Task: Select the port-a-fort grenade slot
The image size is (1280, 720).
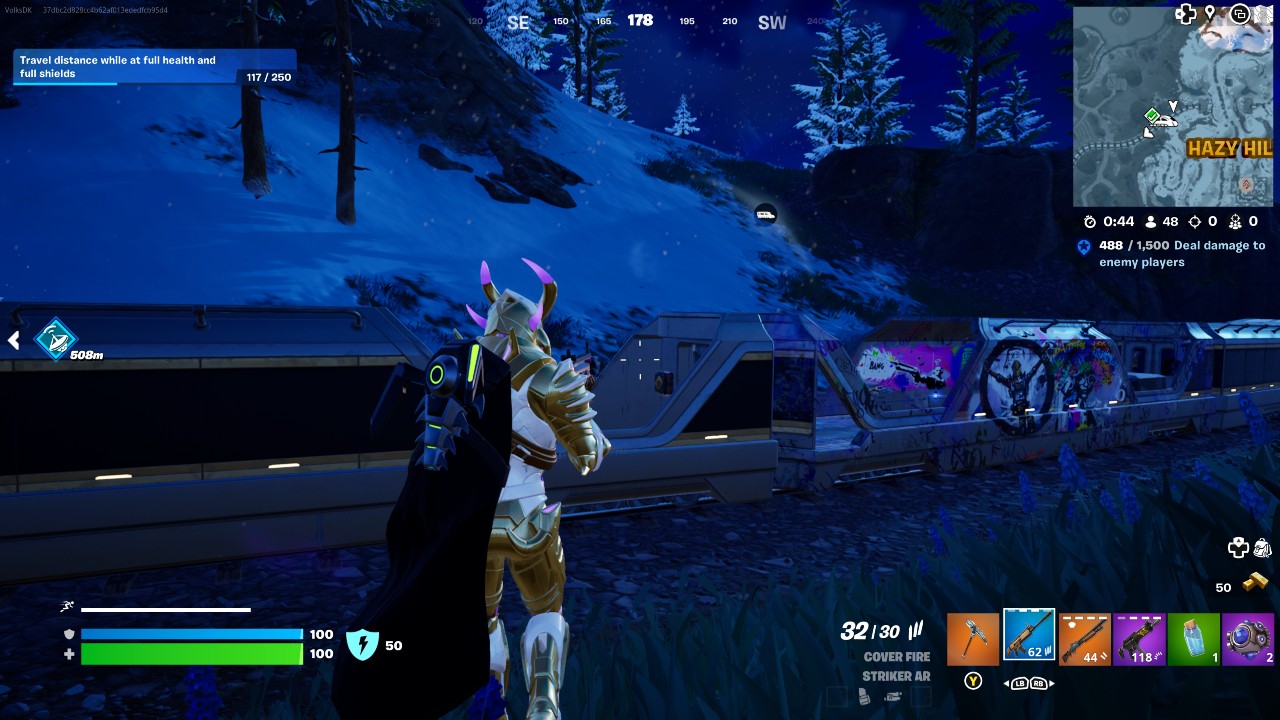Action: pos(1251,636)
